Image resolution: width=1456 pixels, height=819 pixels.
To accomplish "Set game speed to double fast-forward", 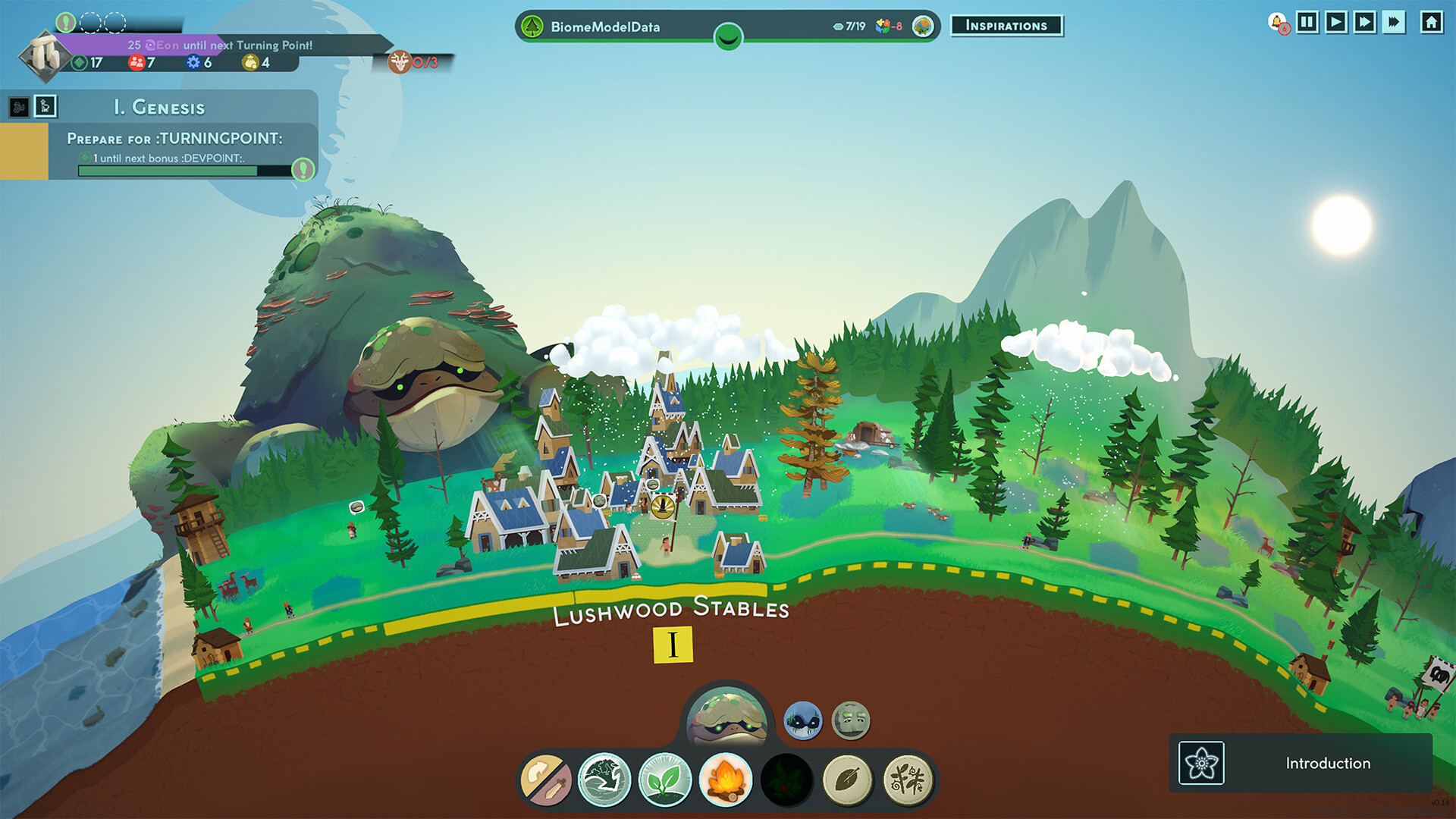I will point(1365,22).
